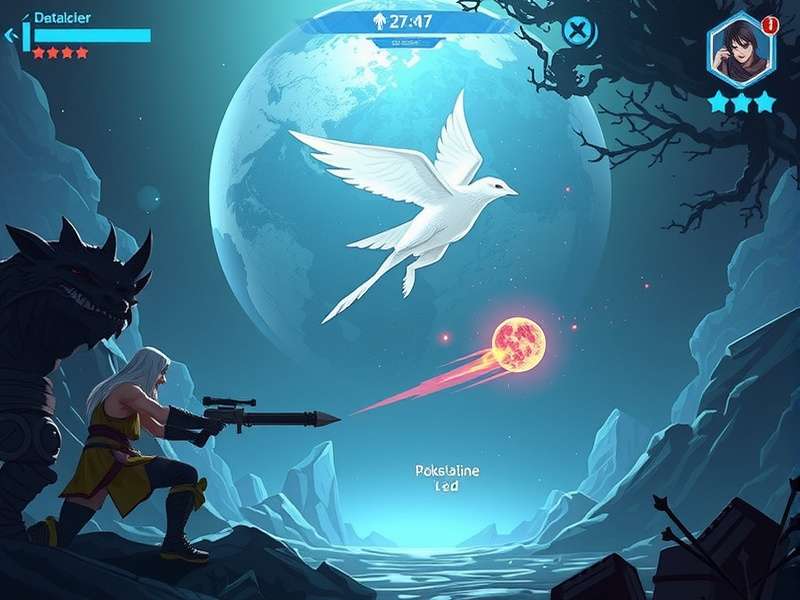Screen dimensions: 800x600
Task: Open the character portrait in the hexagon
Action: coord(741,50)
